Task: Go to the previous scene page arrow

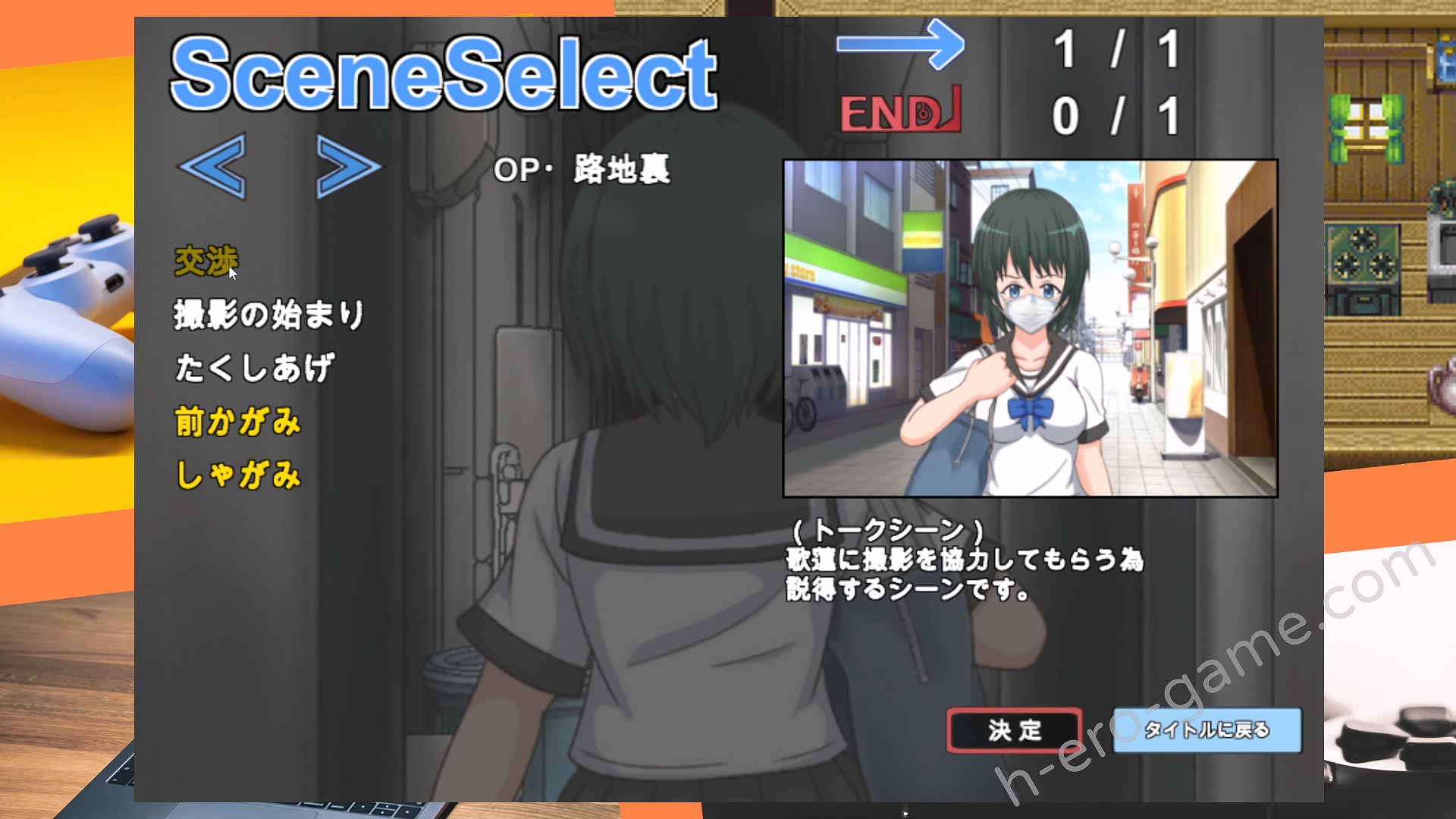Action: (x=213, y=166)
